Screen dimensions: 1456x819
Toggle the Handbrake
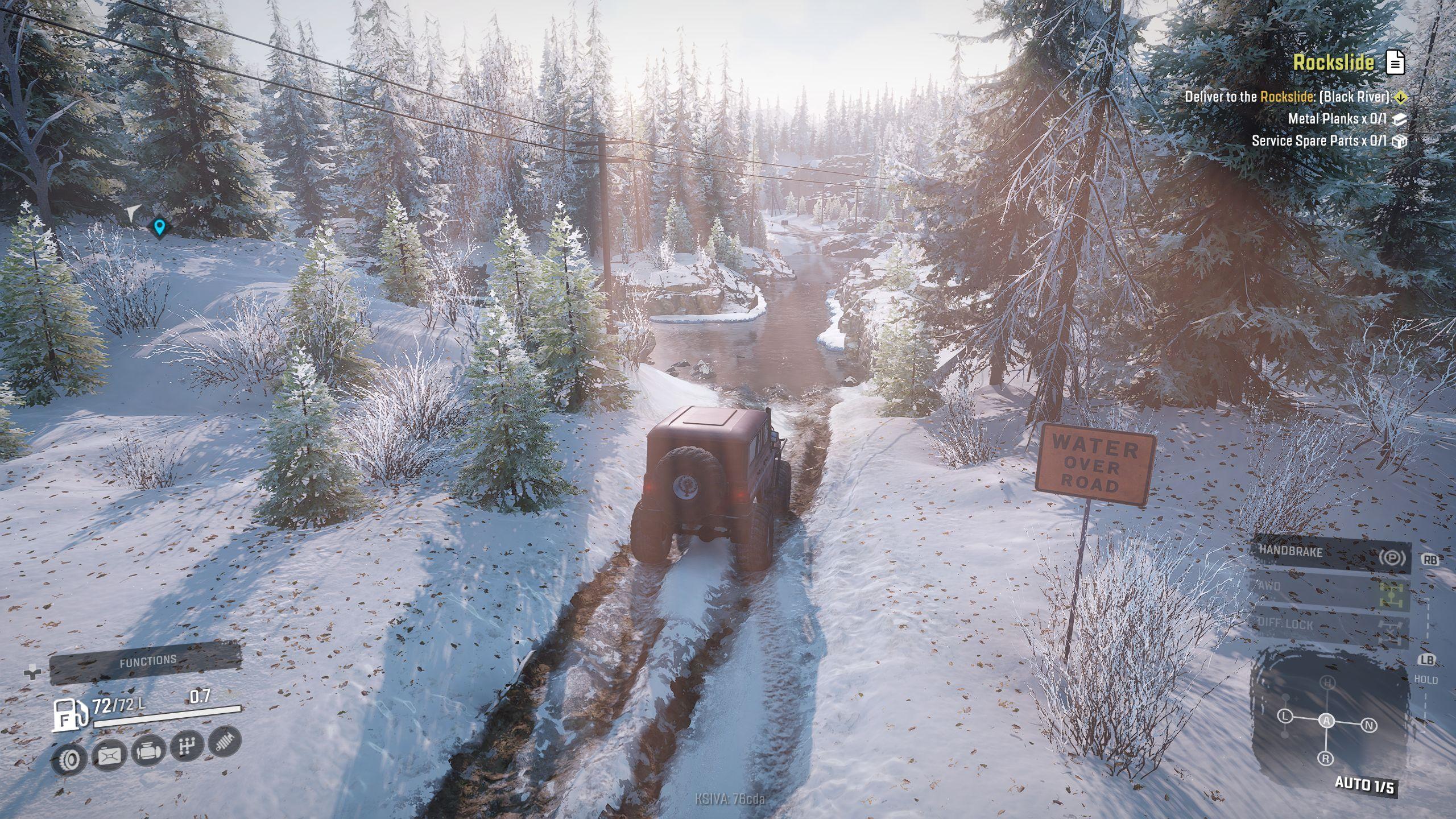(1330, 553)
